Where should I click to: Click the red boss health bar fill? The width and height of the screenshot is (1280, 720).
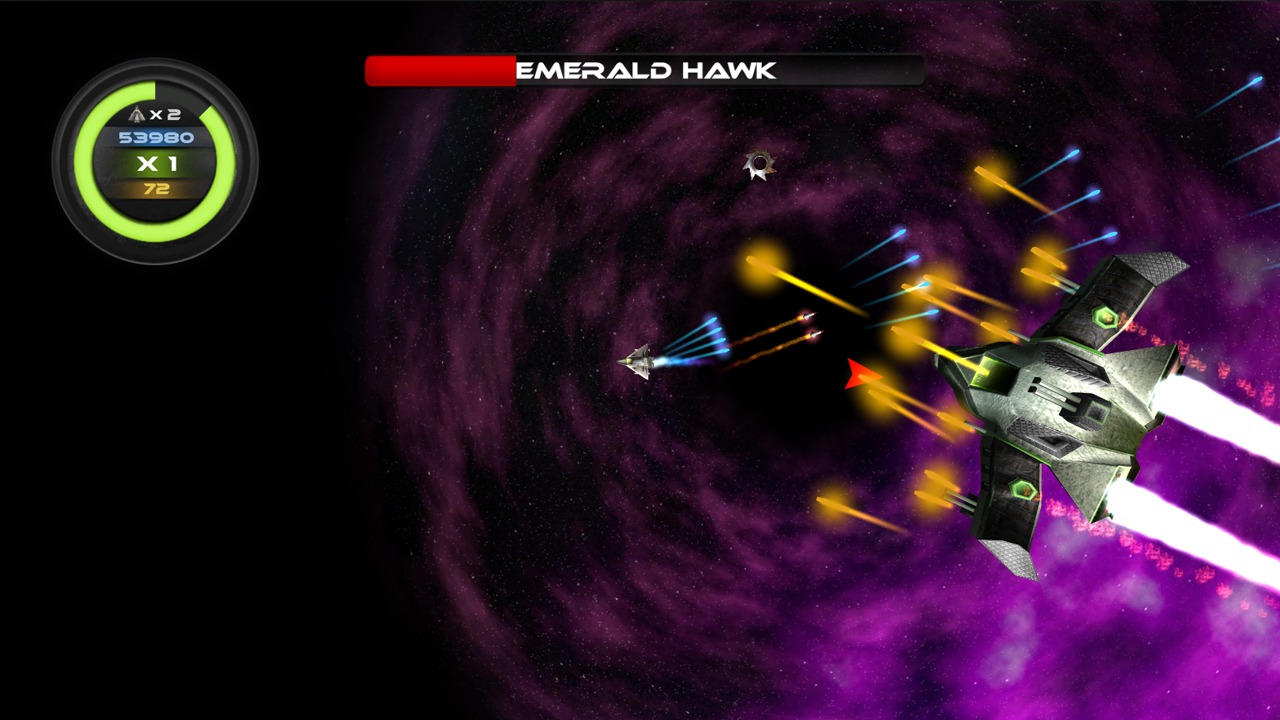(x=440, y=70)
